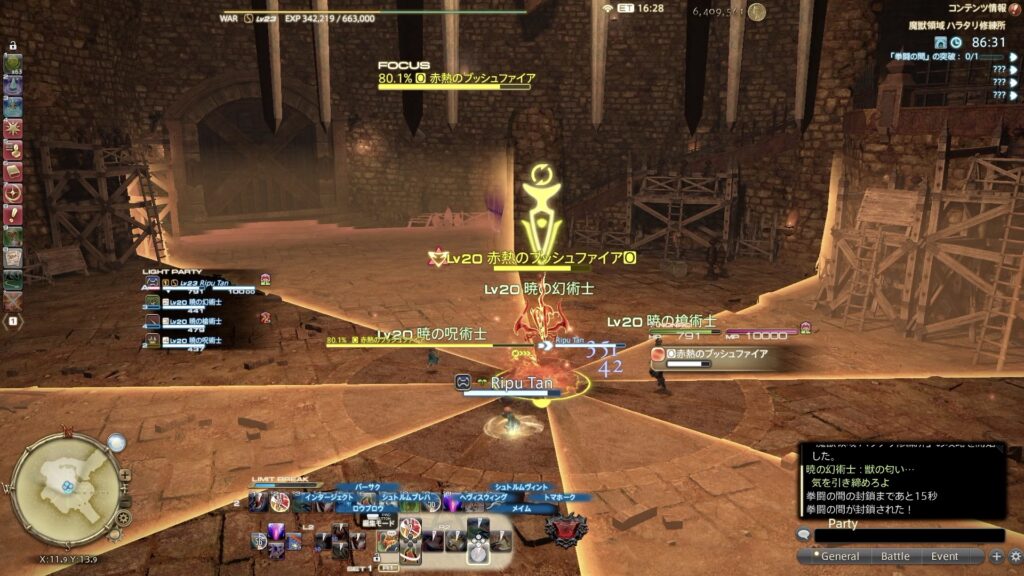Image resolution: width=1024 pixels, height=576 pixels.
Task: Expand the 「拳闘の間」の突破 objective arrow
Action: tap(1011, 58)
